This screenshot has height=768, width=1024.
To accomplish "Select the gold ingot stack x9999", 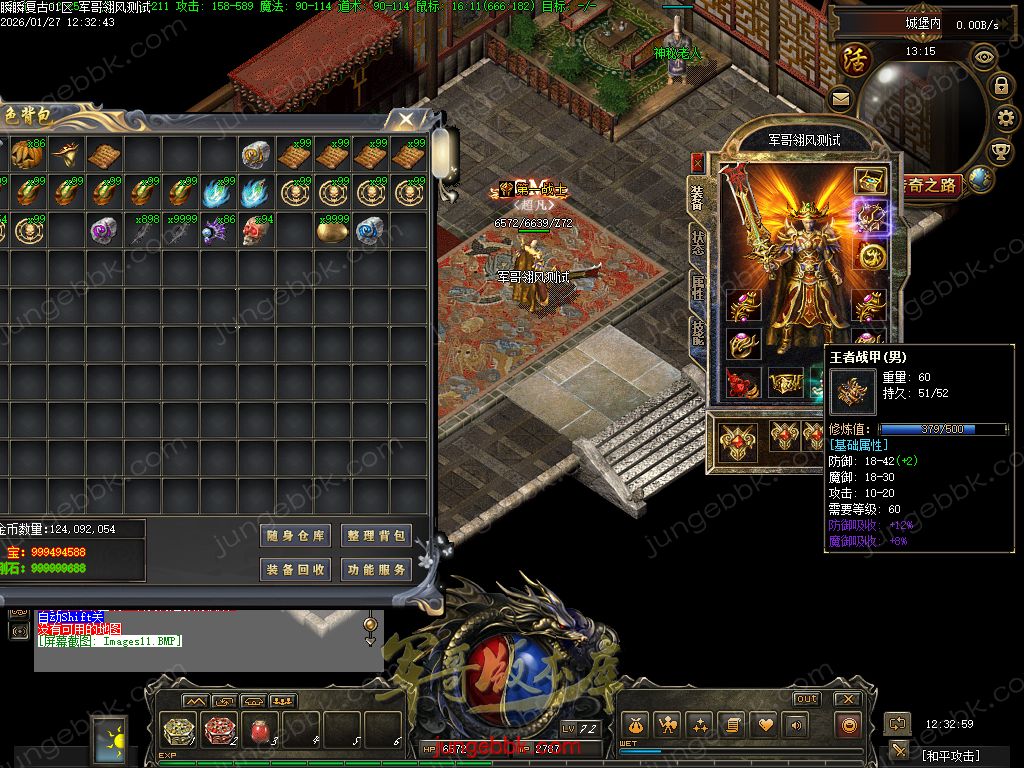I will coord(332,230).
